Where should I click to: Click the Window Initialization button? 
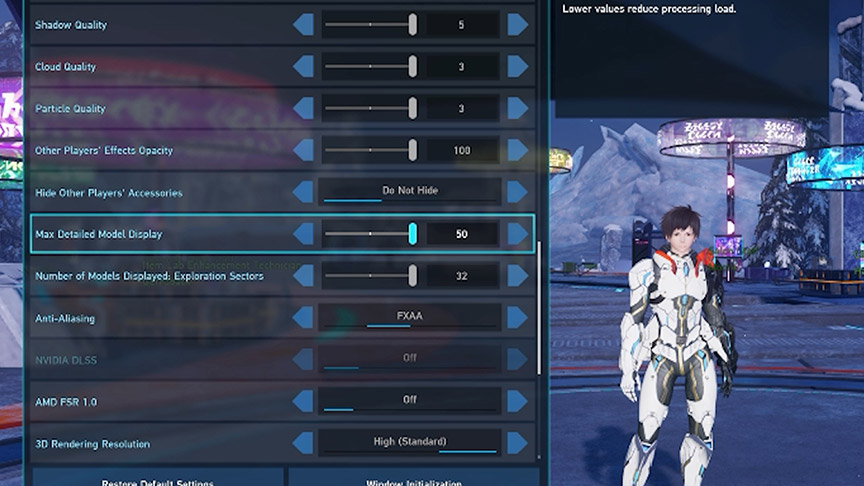pyautogui.click(x=411, y=479)
